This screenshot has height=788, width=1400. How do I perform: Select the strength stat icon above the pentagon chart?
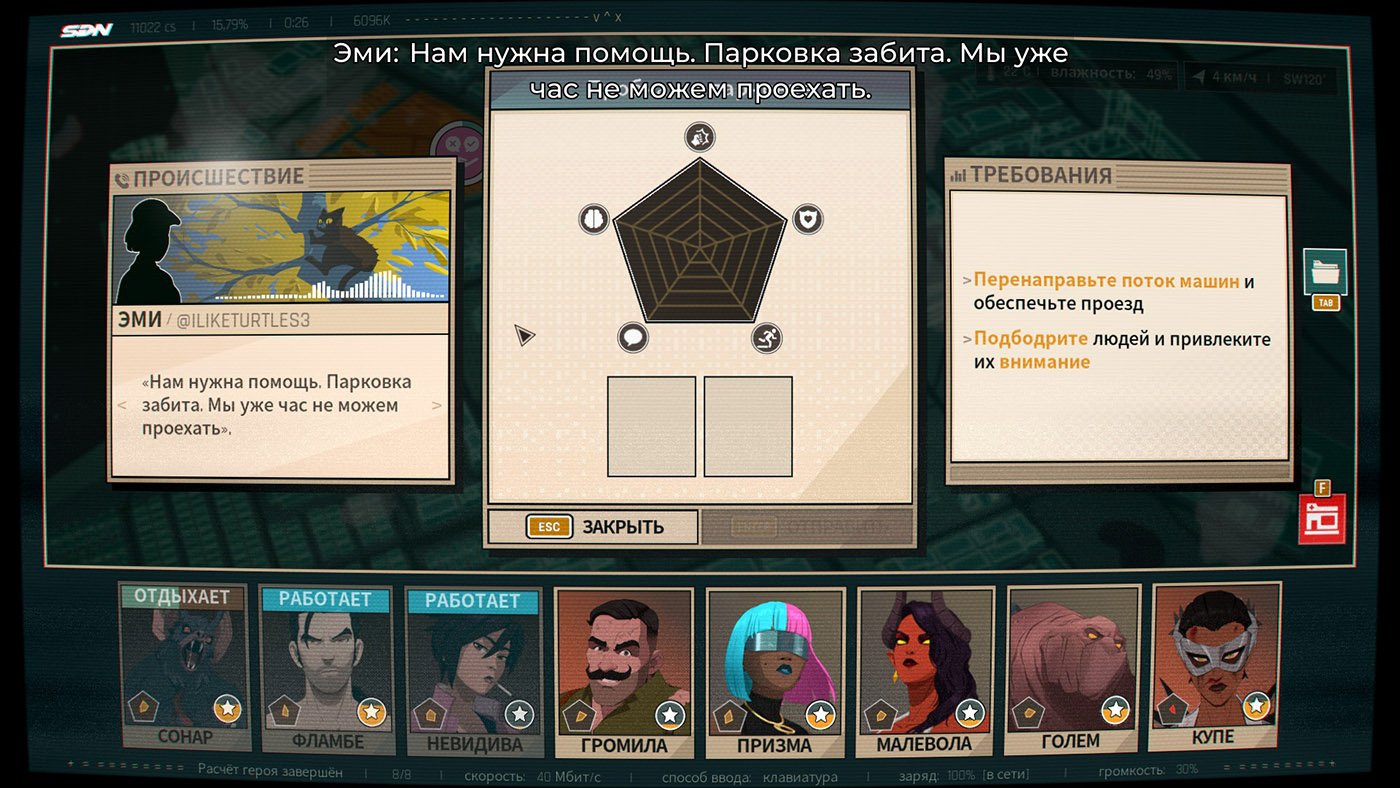point(697,136)
